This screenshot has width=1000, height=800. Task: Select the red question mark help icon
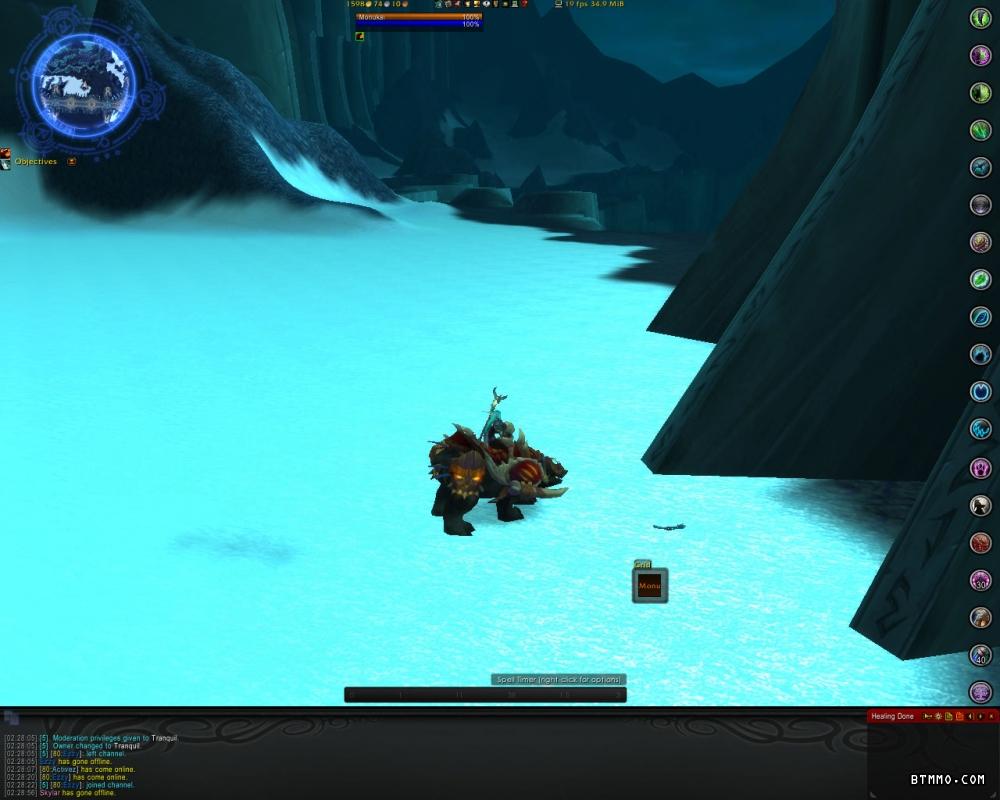524,5
